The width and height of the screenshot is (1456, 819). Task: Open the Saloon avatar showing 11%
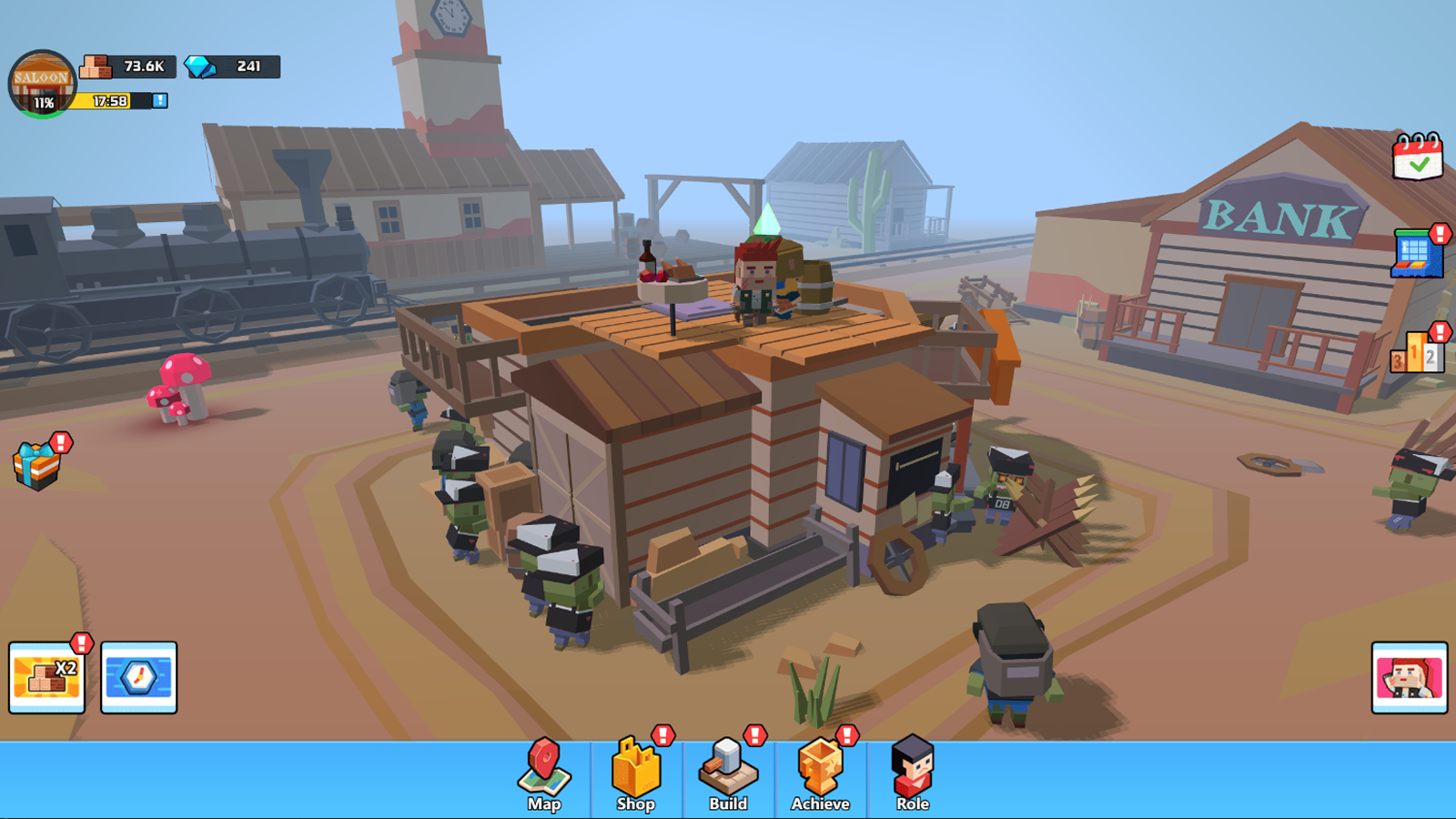(40, 79)
